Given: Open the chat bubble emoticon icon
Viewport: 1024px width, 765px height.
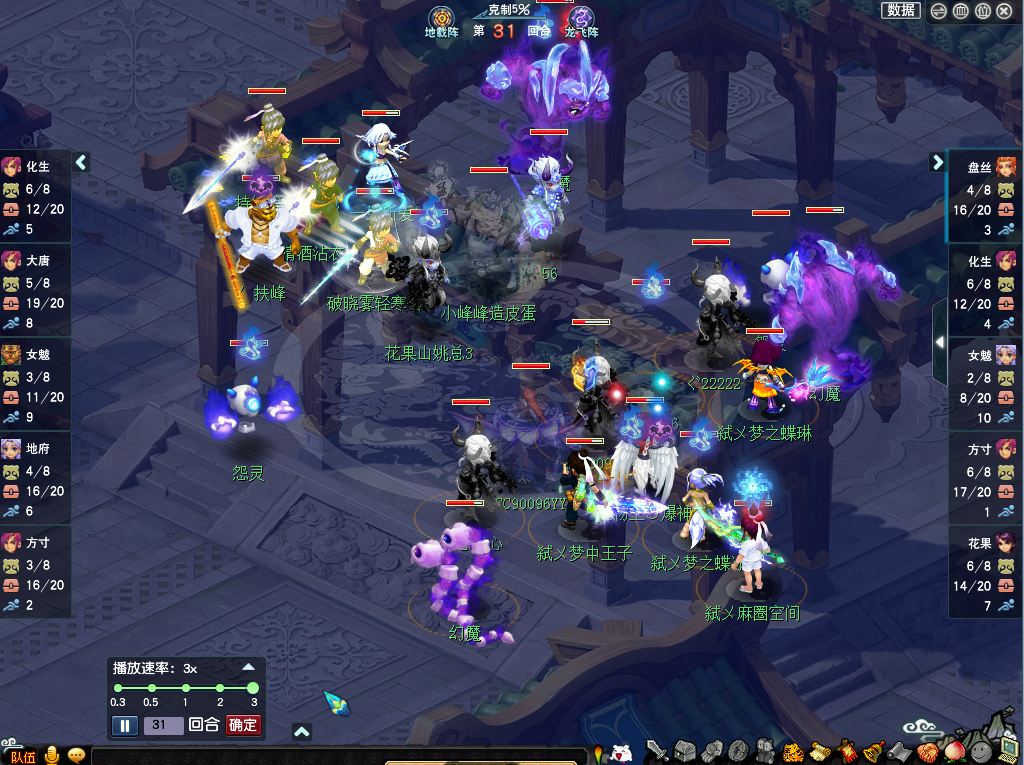Looking at the screenshot, I should [76, 755].
